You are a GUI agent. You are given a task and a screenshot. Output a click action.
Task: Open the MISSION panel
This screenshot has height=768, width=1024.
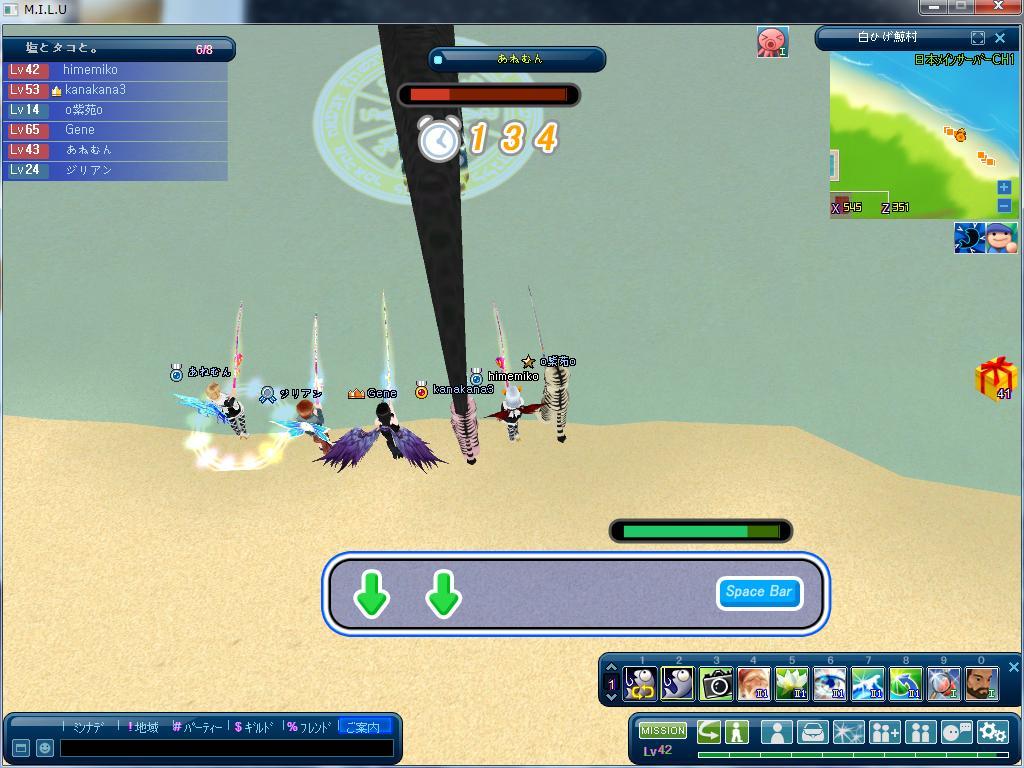pyautogui.click(x=663, y=731)
